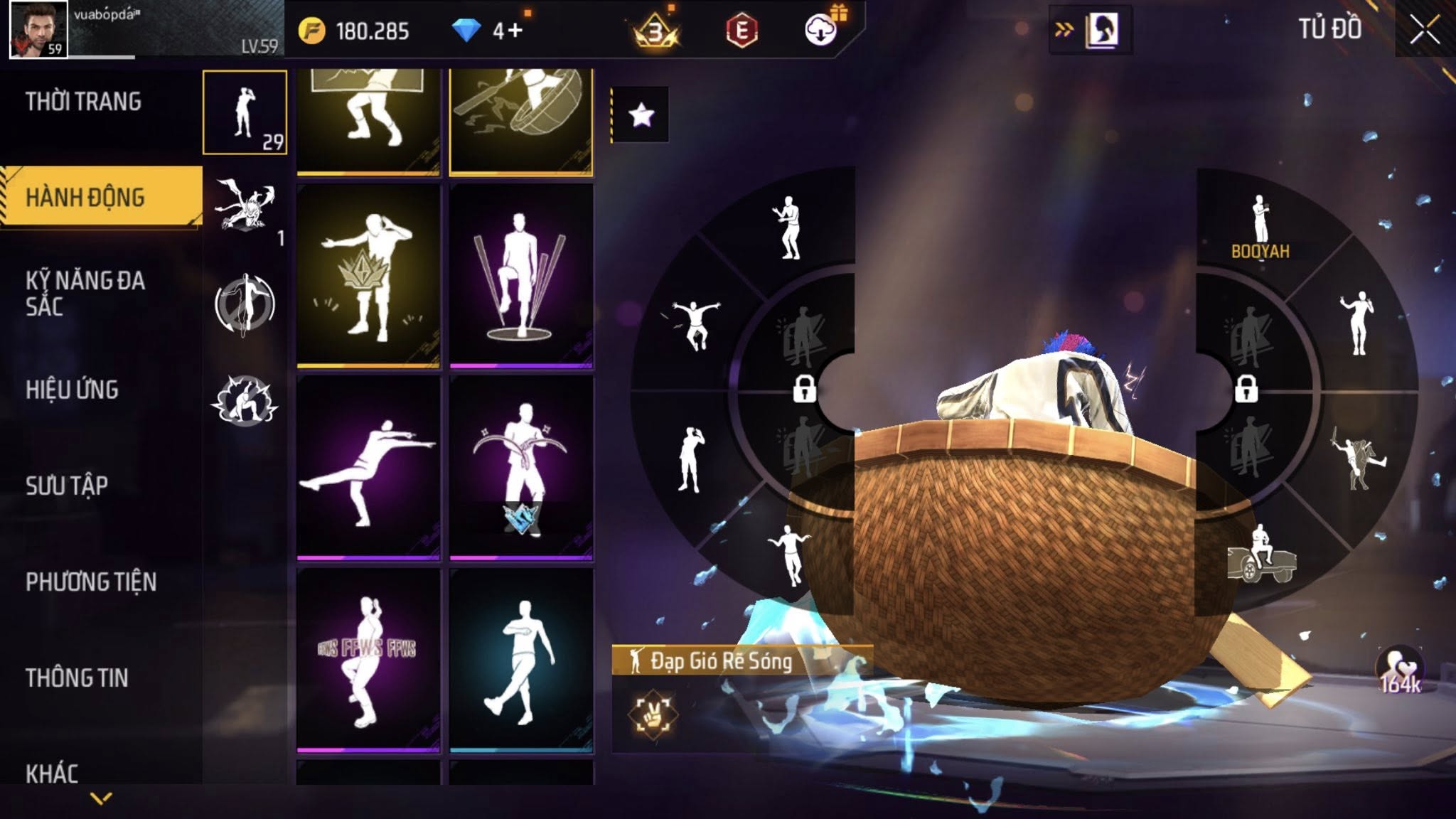Select the Hành Động category

tap(85, 197)
